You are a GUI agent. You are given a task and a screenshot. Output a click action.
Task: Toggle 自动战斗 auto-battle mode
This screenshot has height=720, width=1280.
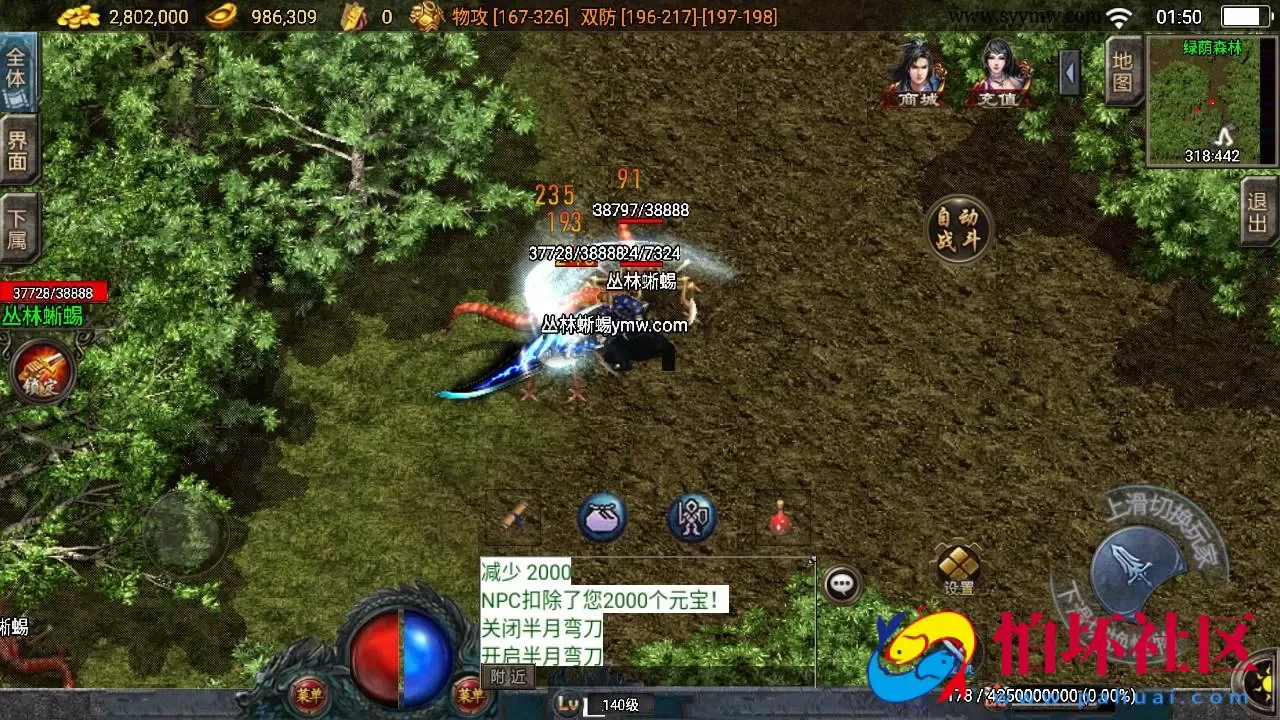(958, 228)
